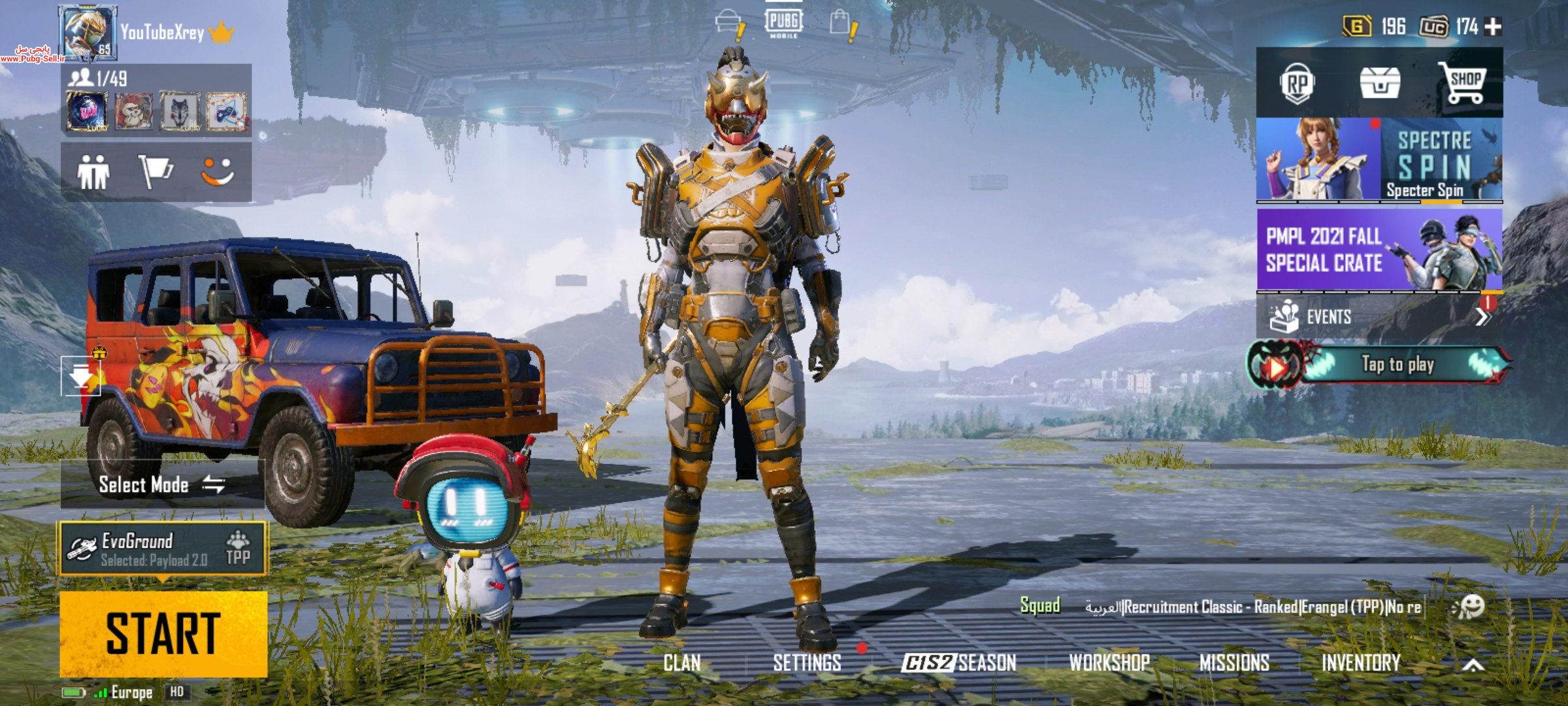Choose the EvoGround Payload 2.0 mode panel
The image size is (1568, 706).
163,548
